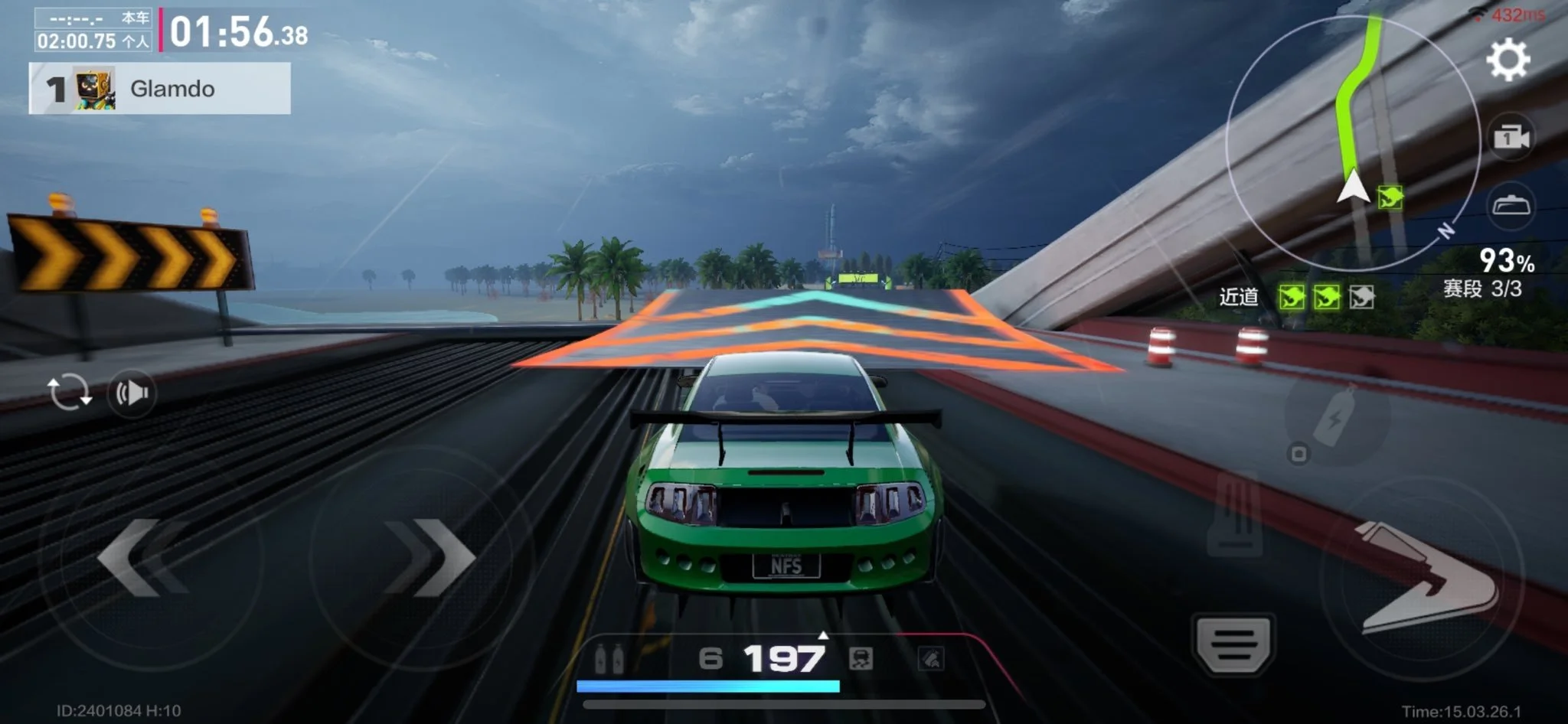Switch camera view with the camera icon
Viewport: 1568px width, 724px height.
(1511, 139)
